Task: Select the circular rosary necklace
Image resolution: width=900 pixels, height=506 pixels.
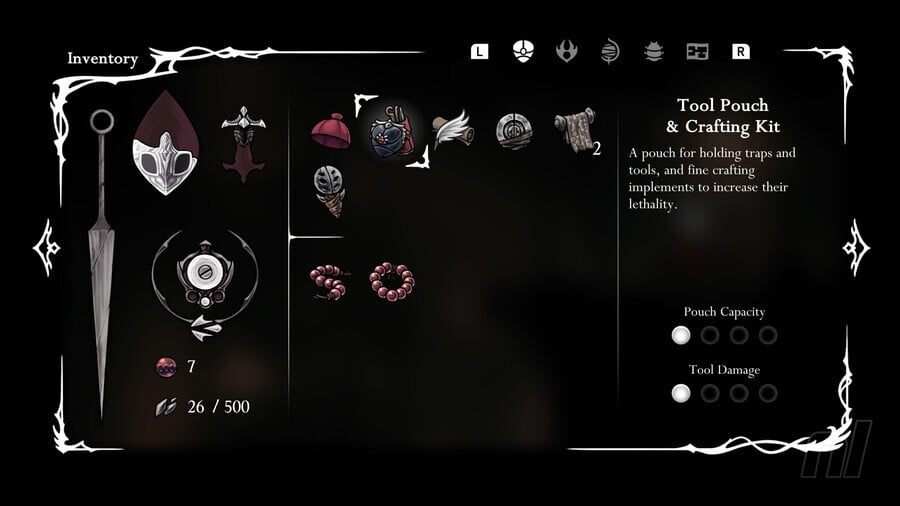Action: coord(391,282)
